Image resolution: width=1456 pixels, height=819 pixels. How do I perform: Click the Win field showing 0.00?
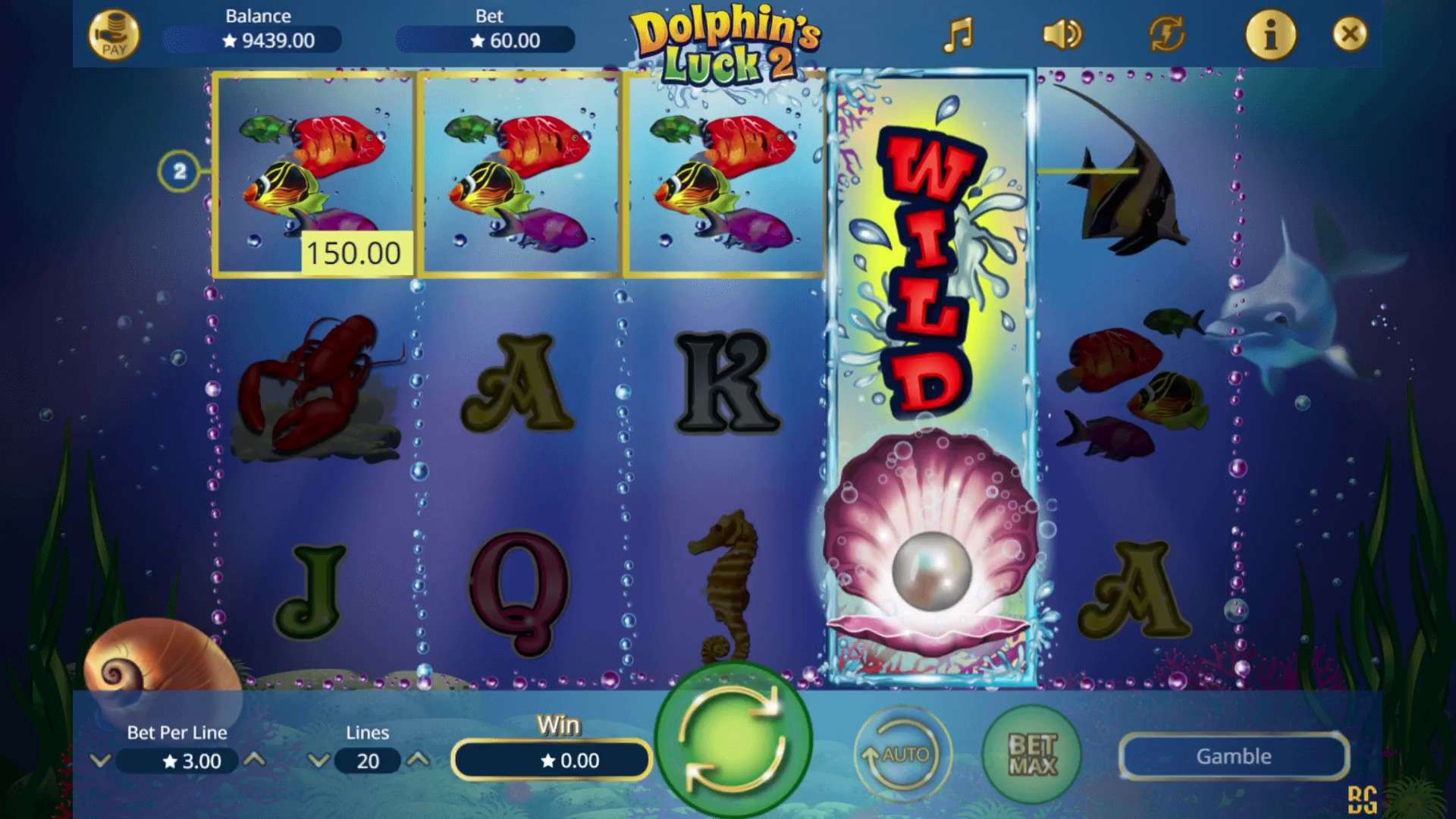click(x=551, y=760)
